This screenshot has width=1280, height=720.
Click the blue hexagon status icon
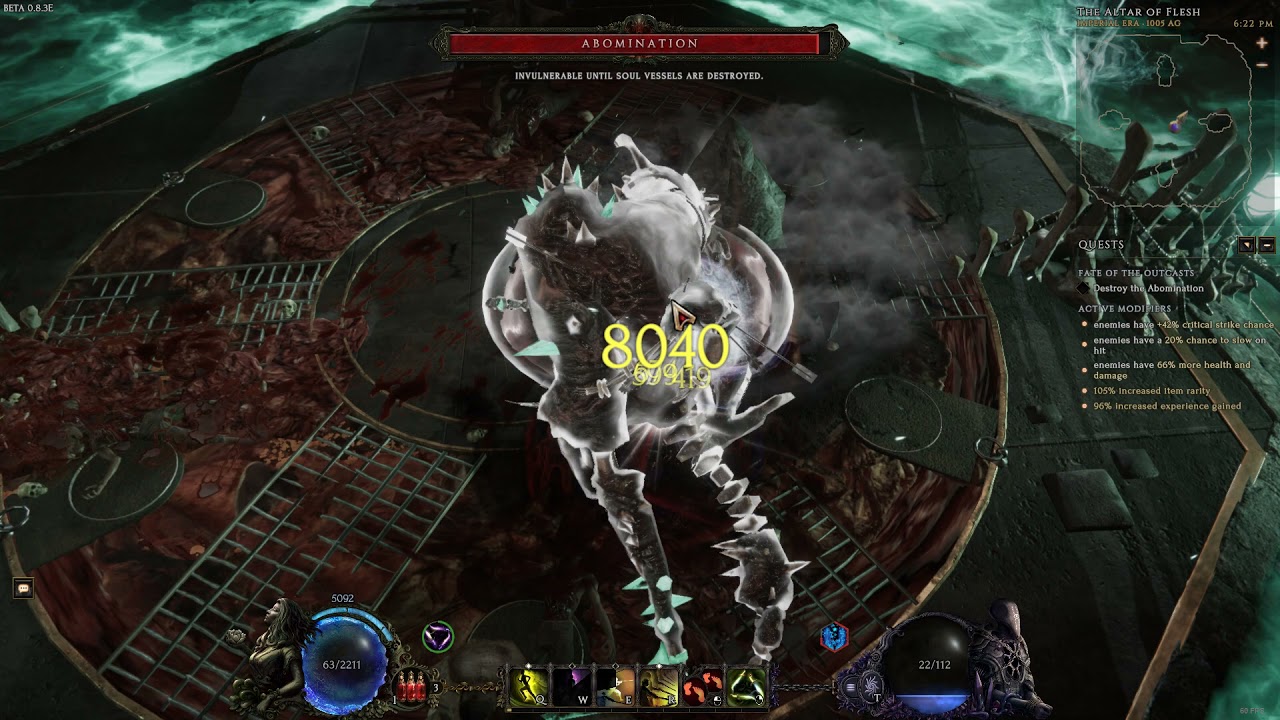(x=834, y=636)
